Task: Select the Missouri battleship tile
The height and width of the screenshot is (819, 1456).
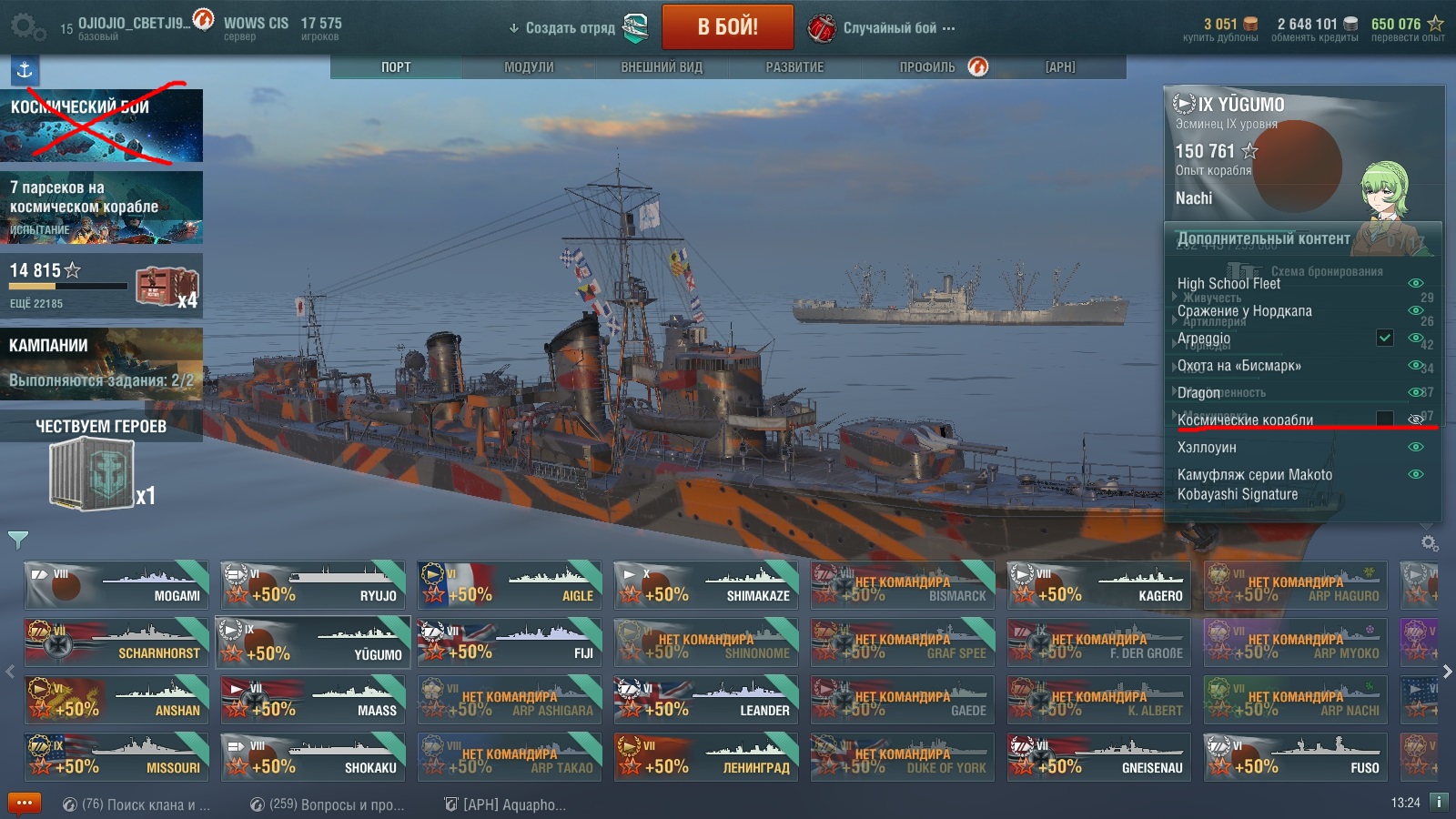Action: (116, 756)
